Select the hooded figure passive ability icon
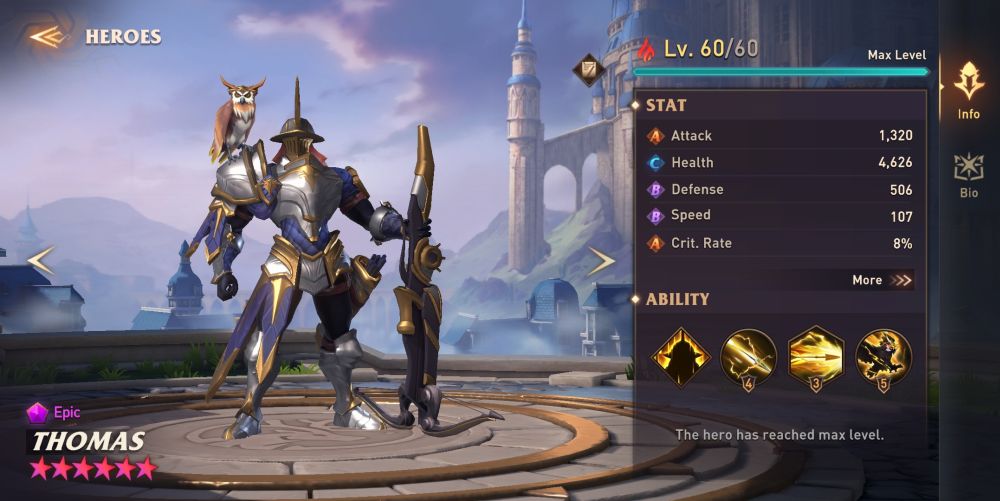The height and width of the screenshot is (501, 1000). [x=681, y=357]
